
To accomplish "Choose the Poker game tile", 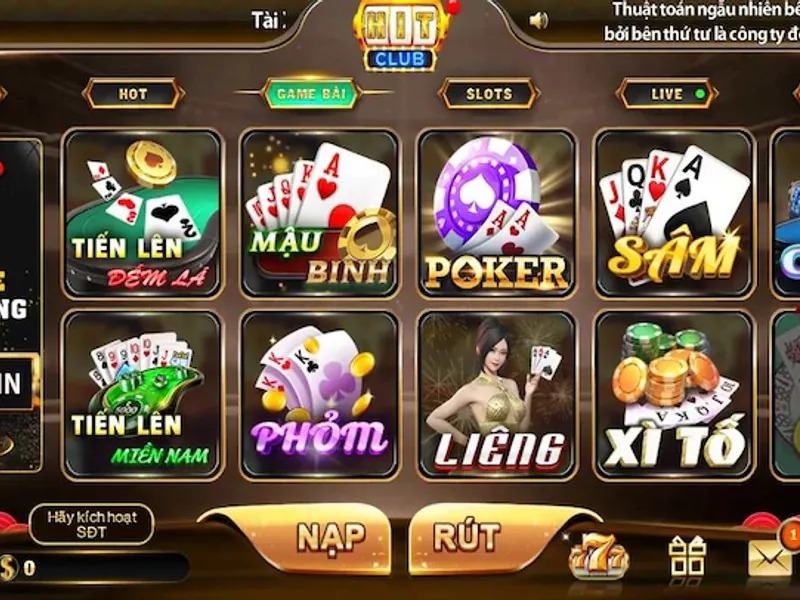I will click(x=497, y=213).
